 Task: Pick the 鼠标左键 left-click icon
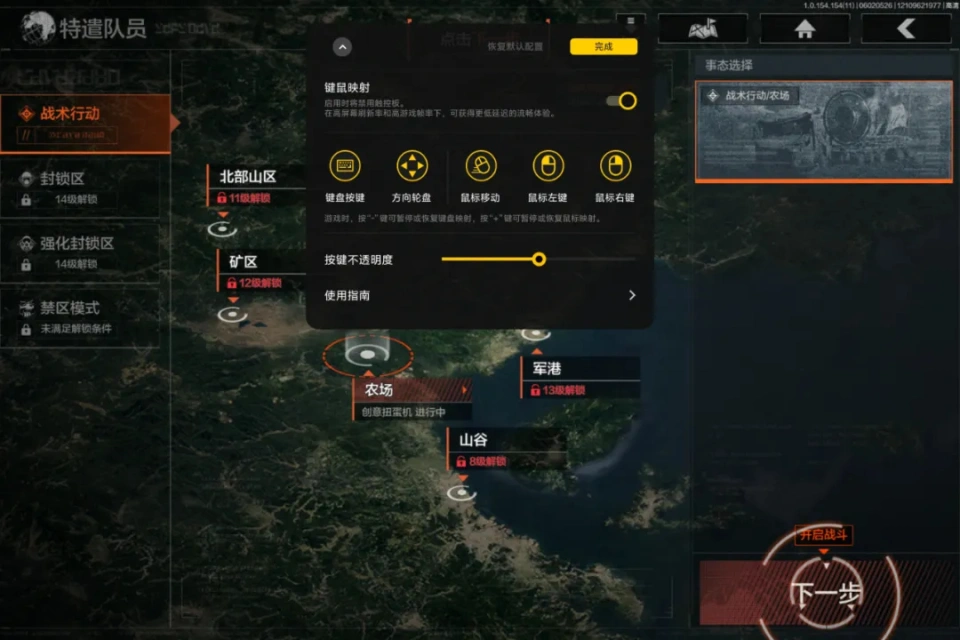tap(547, 166)
